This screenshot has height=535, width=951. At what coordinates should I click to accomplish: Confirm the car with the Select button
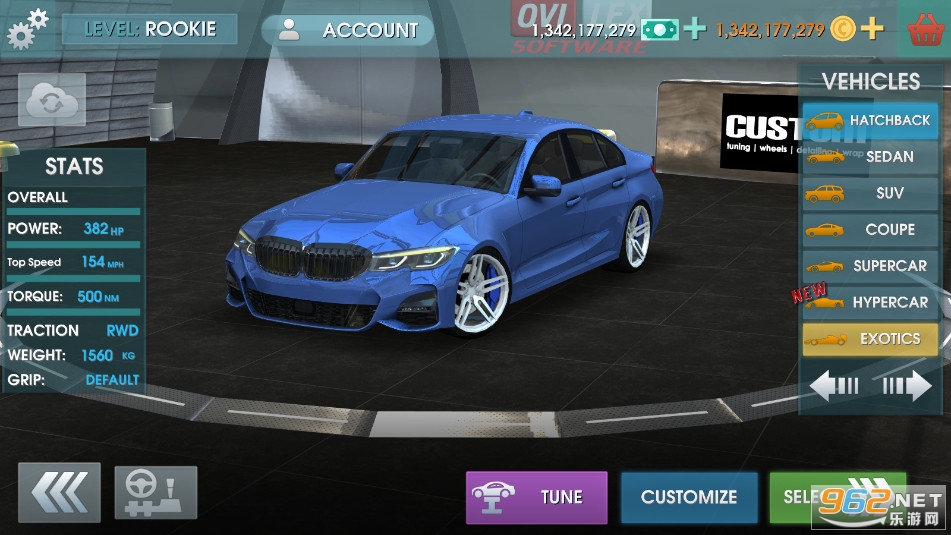(800, 497)
